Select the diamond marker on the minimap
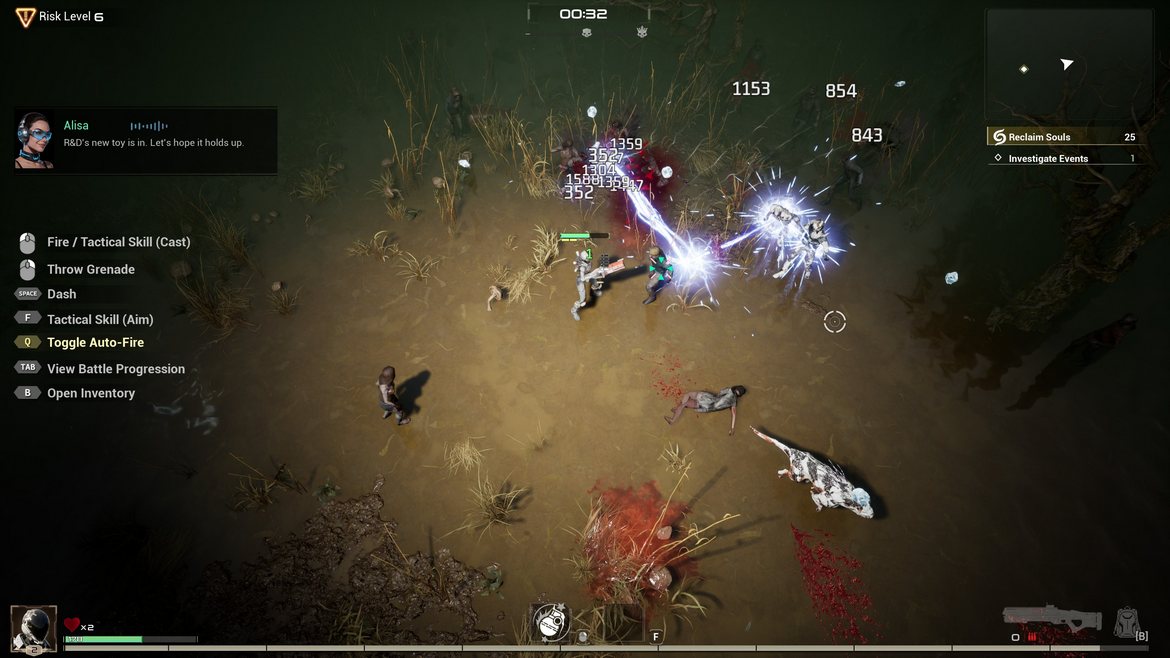The height and width of the screenshot is (658, 1170). point(1023,69)
